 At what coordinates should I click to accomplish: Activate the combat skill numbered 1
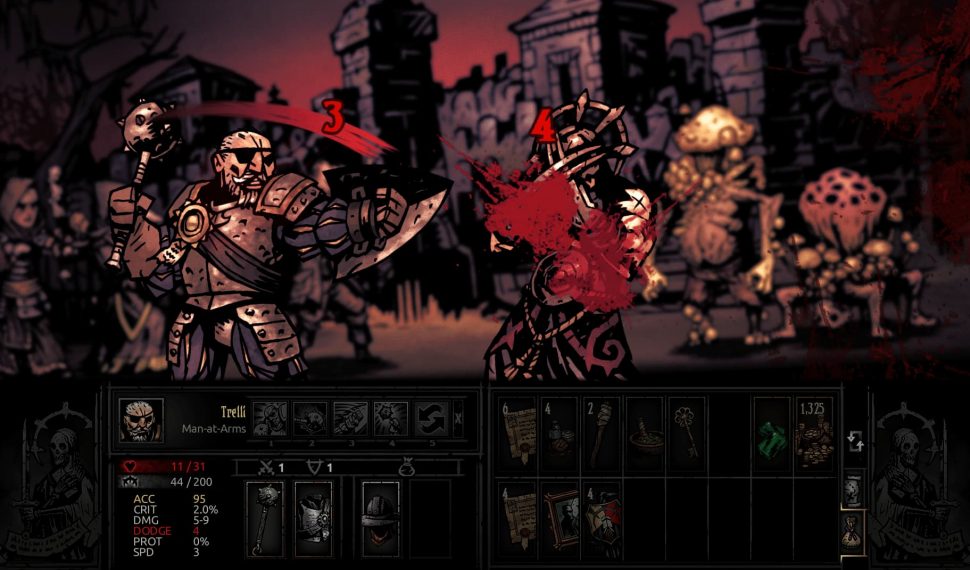pos(269,417)
